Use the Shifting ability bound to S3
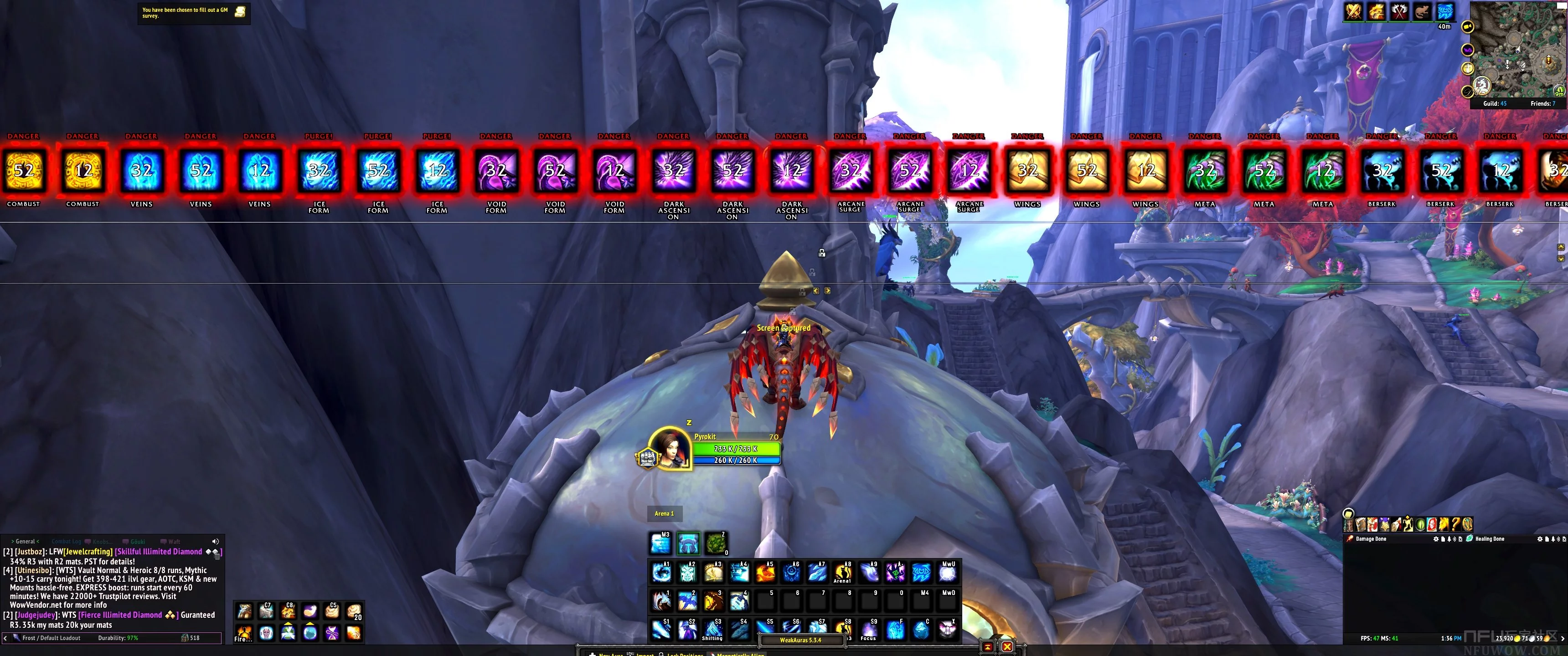This screenshot has width=1568, height=656. click(x=713, y=629)
